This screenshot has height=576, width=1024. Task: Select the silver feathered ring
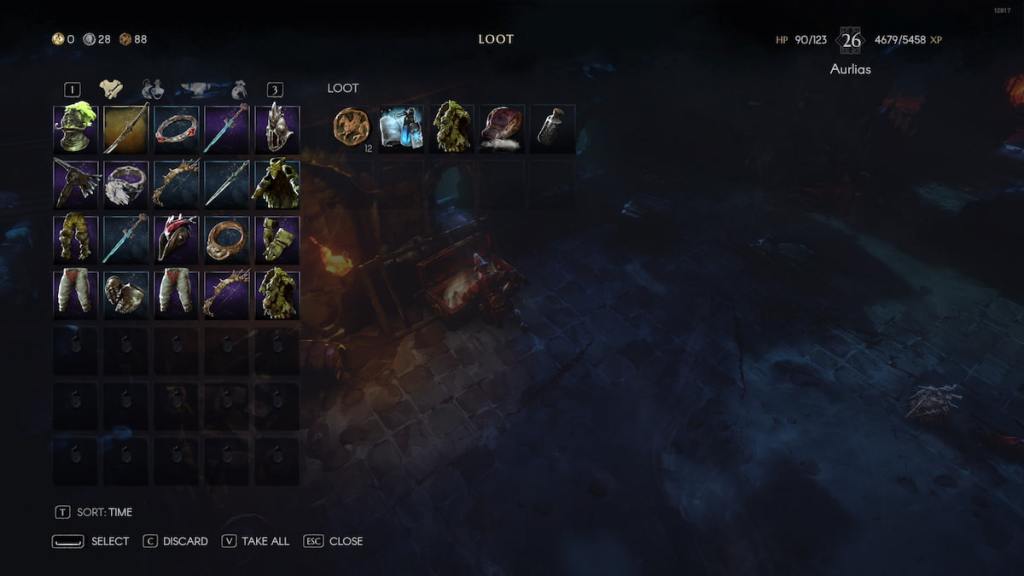click(x=126, y=184)
